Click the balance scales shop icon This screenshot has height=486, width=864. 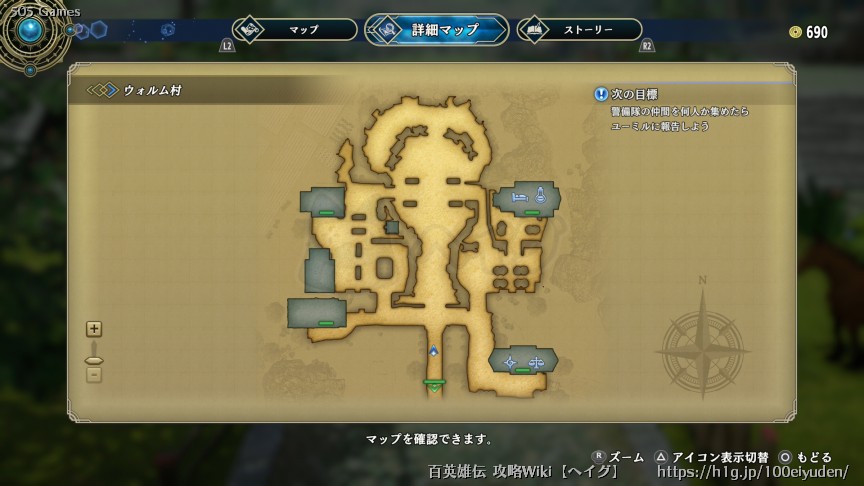535,362
